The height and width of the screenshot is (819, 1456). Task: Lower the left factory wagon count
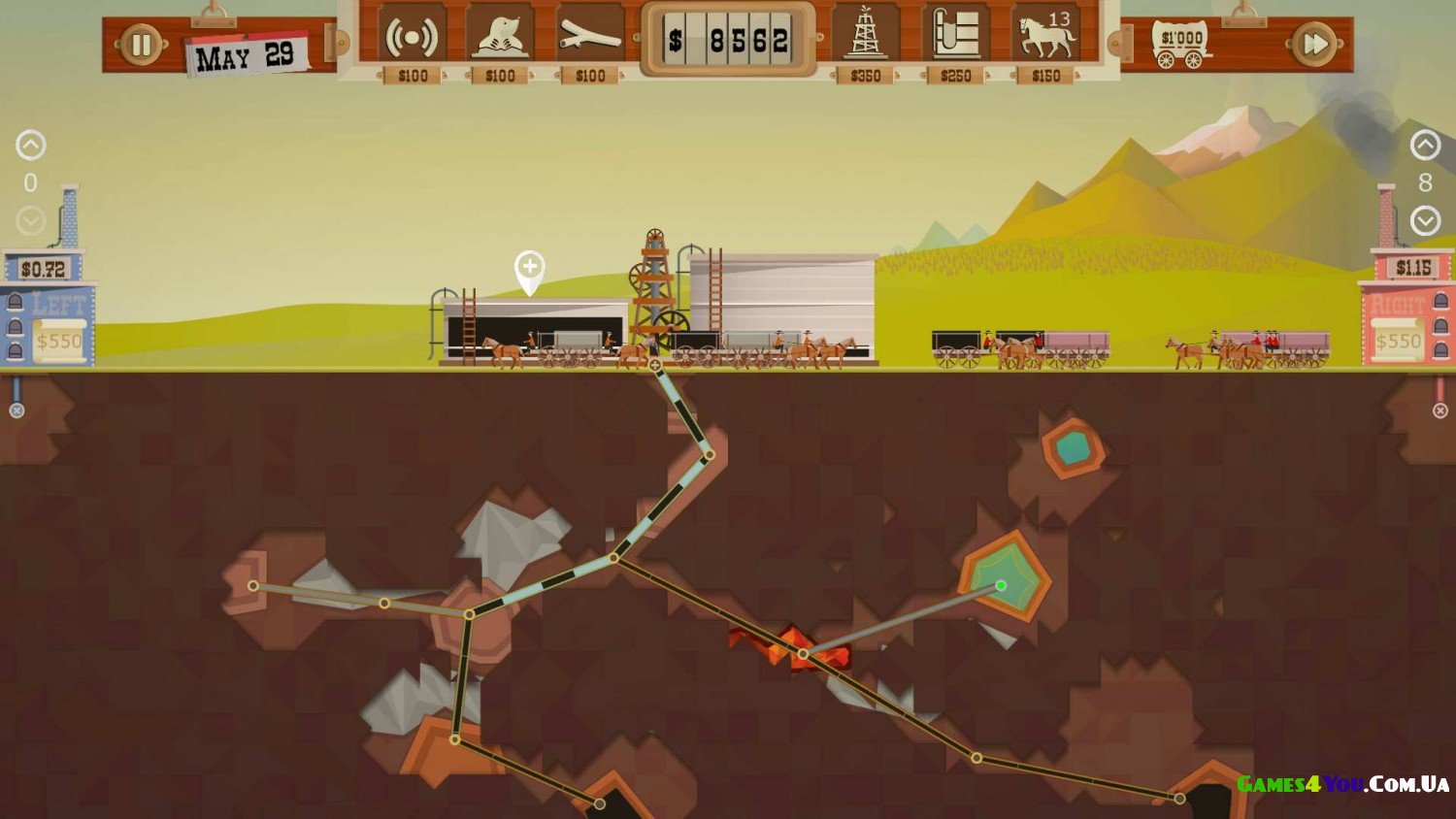pyautogui.click(x=31, y=221)
